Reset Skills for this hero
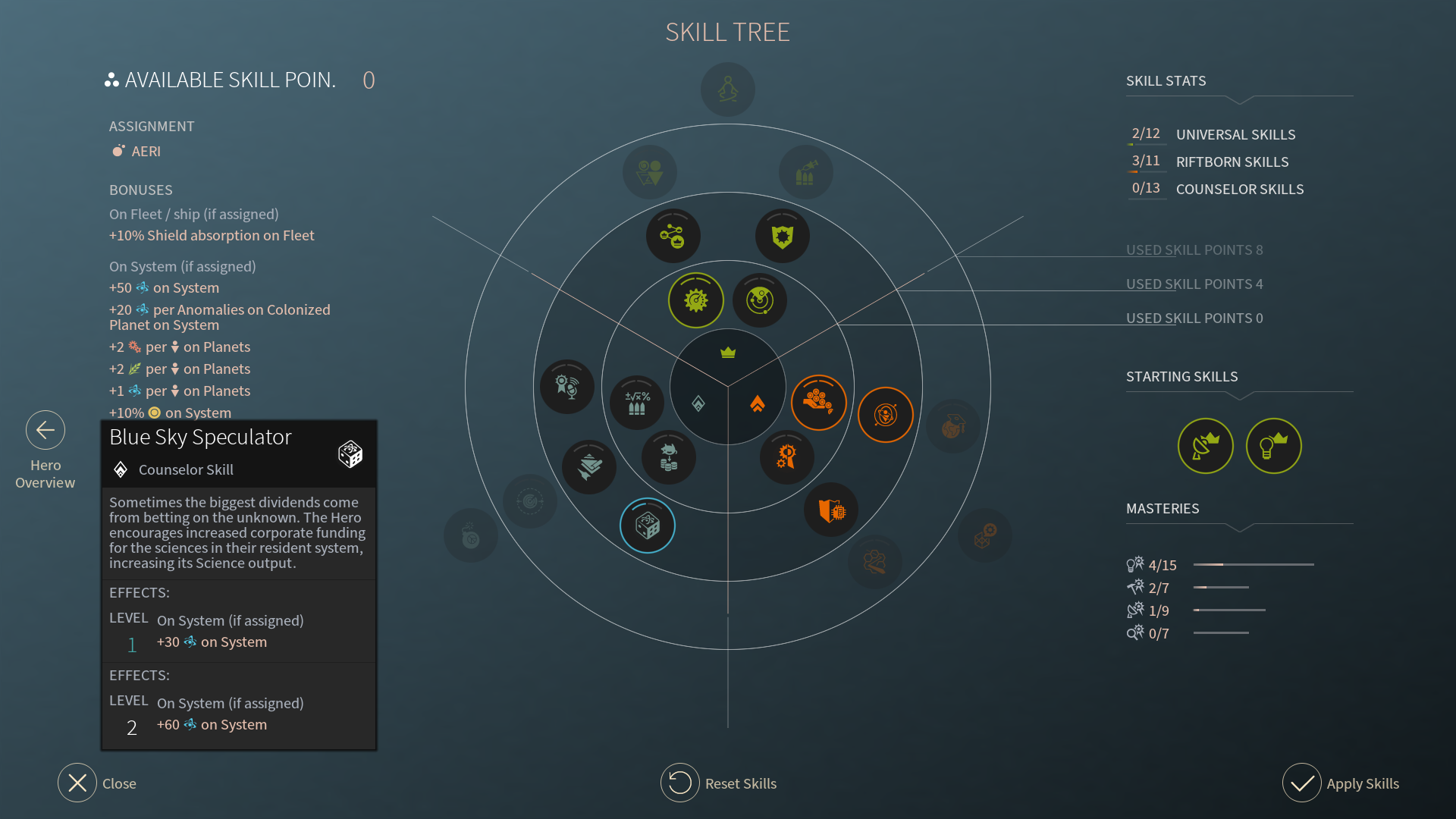 680,783
